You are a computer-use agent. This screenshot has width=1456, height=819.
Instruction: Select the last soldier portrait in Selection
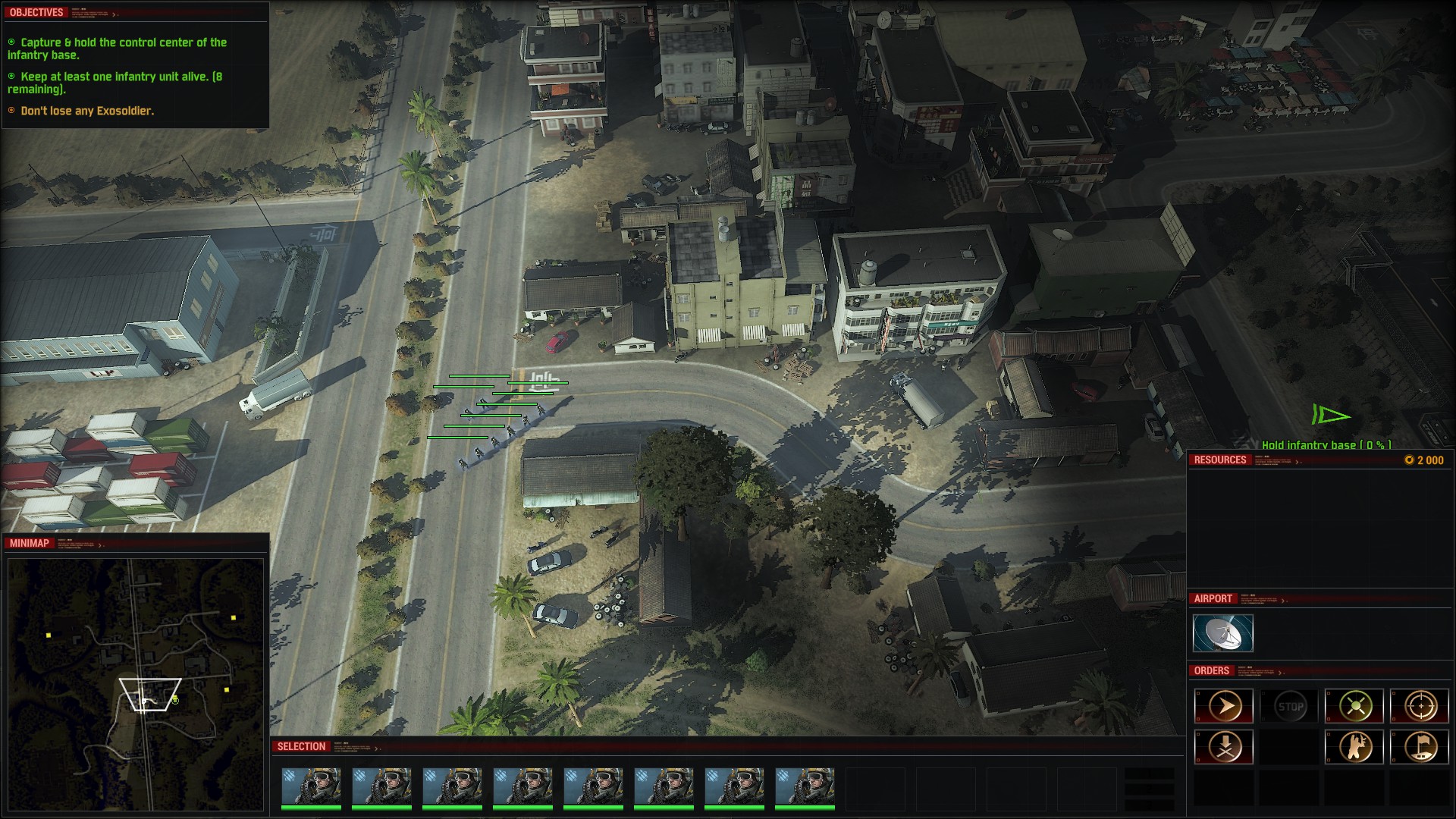click(x=805, y=786)
